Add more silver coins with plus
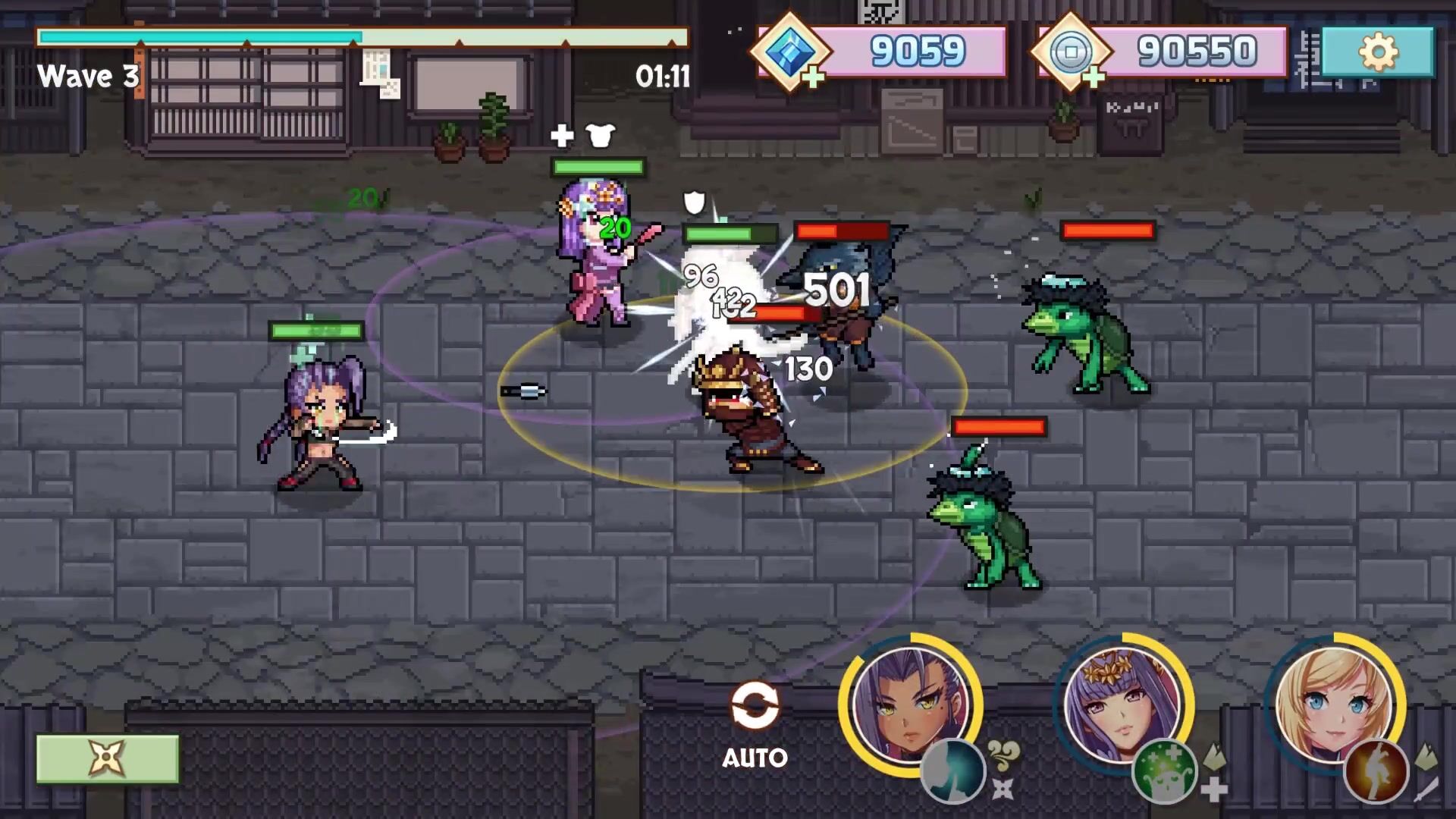Image resolution: width=1456 pixels, height=819 pixels. click(1093, 77)
